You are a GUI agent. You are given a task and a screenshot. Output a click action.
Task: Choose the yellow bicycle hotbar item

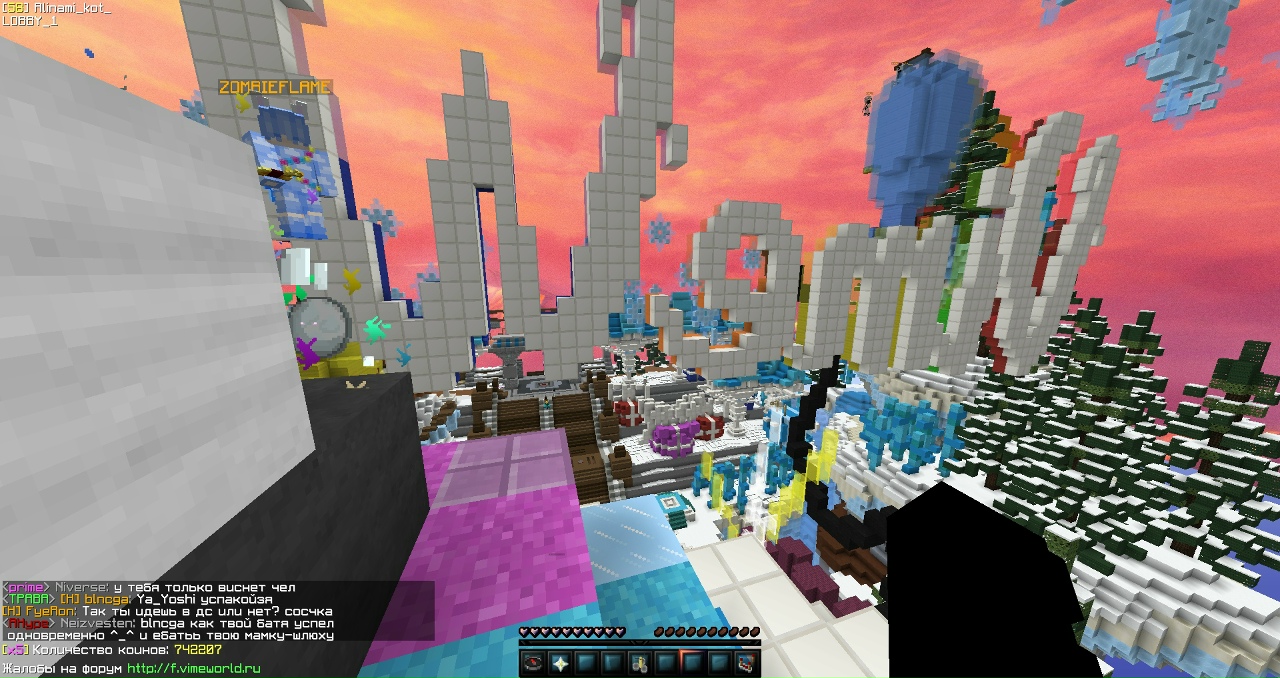coord(640,662)
